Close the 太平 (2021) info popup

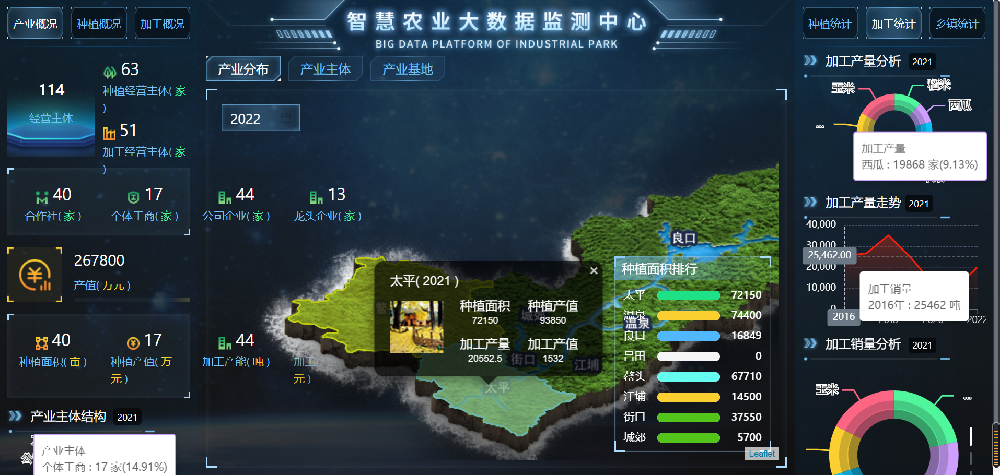pyautogui.click(x=593, y=270)
